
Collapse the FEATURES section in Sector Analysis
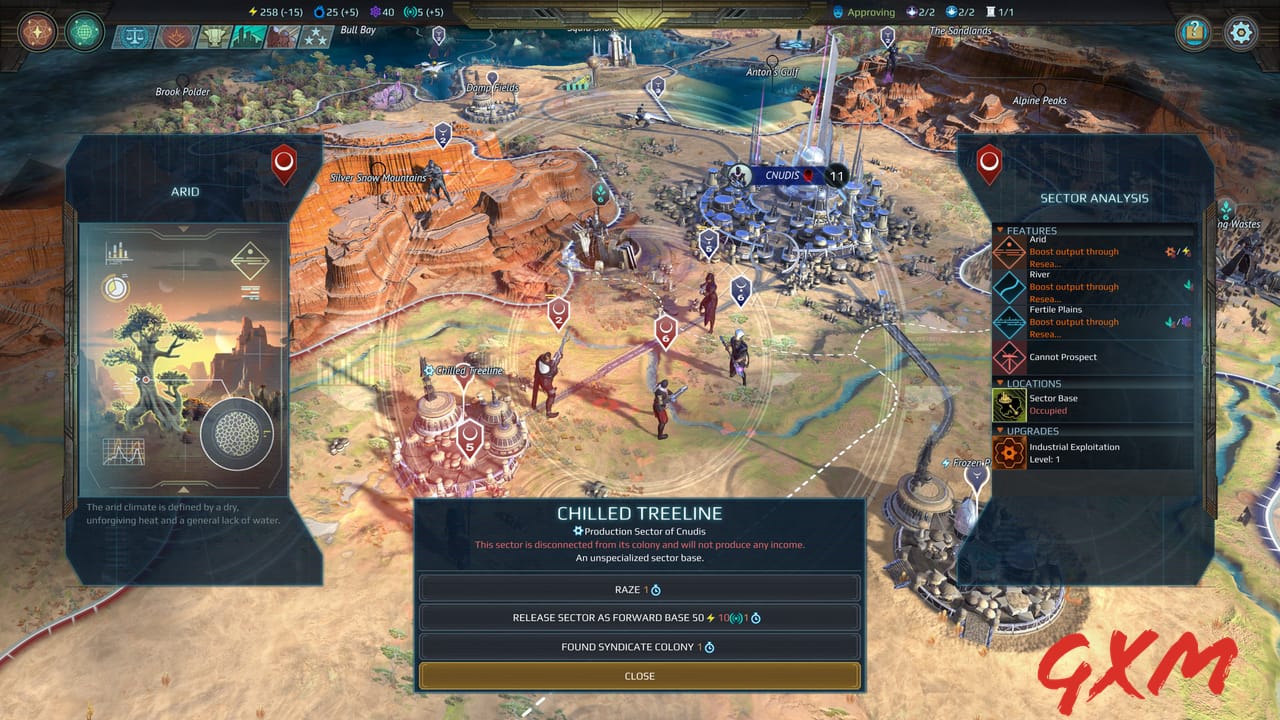1001,230
